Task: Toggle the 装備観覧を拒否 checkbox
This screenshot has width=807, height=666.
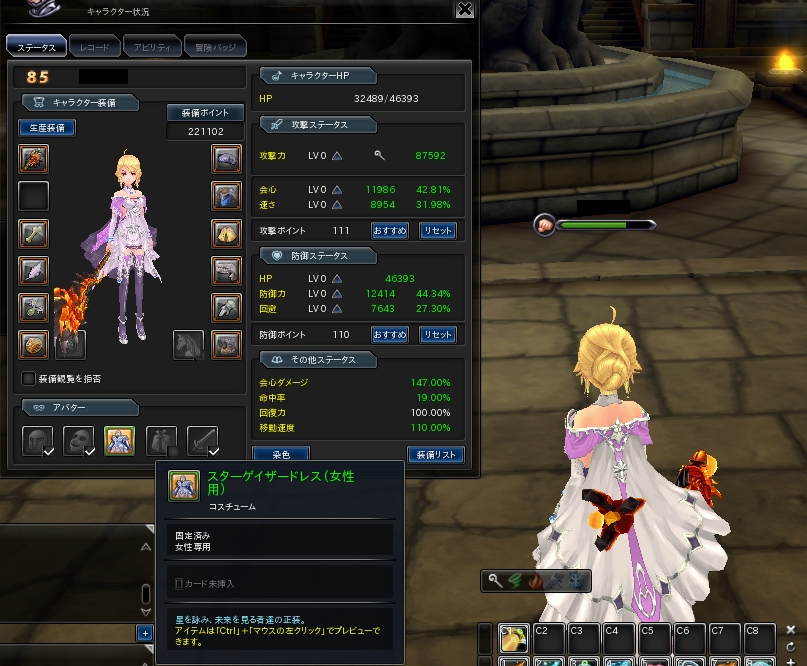Action: 28,379
